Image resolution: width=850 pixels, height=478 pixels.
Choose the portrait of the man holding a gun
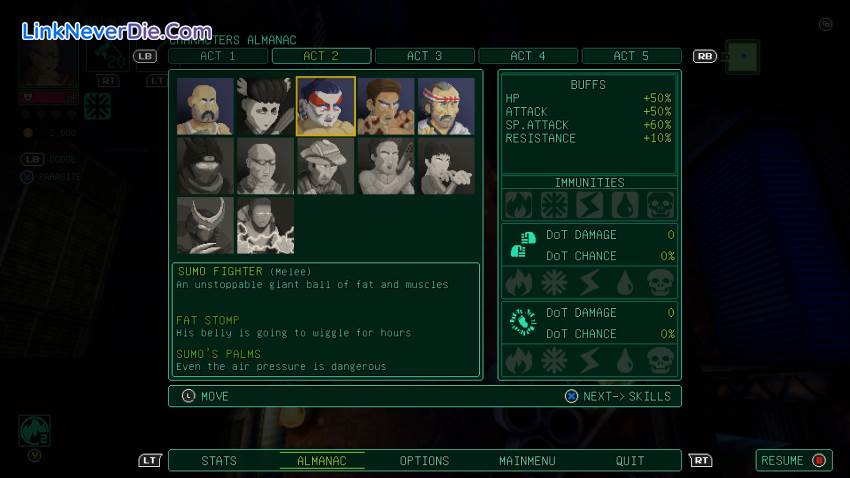point(385,166)
